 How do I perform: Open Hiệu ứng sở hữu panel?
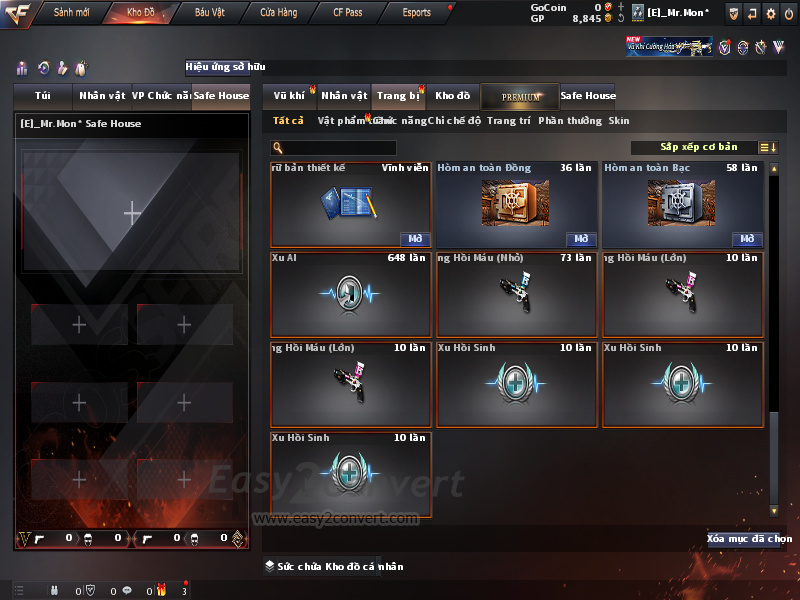pyautogui.click(x=225, y=67)
